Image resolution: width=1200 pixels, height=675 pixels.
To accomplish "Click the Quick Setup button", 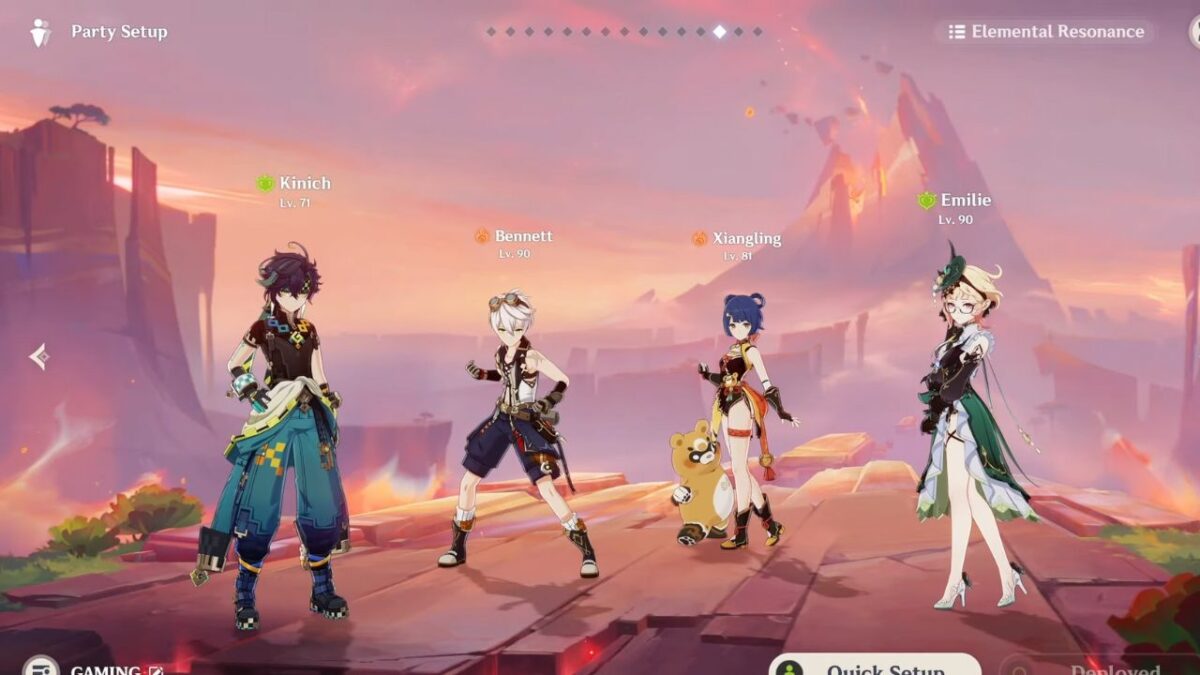I will pyautogui.click(x=875, y=665).
